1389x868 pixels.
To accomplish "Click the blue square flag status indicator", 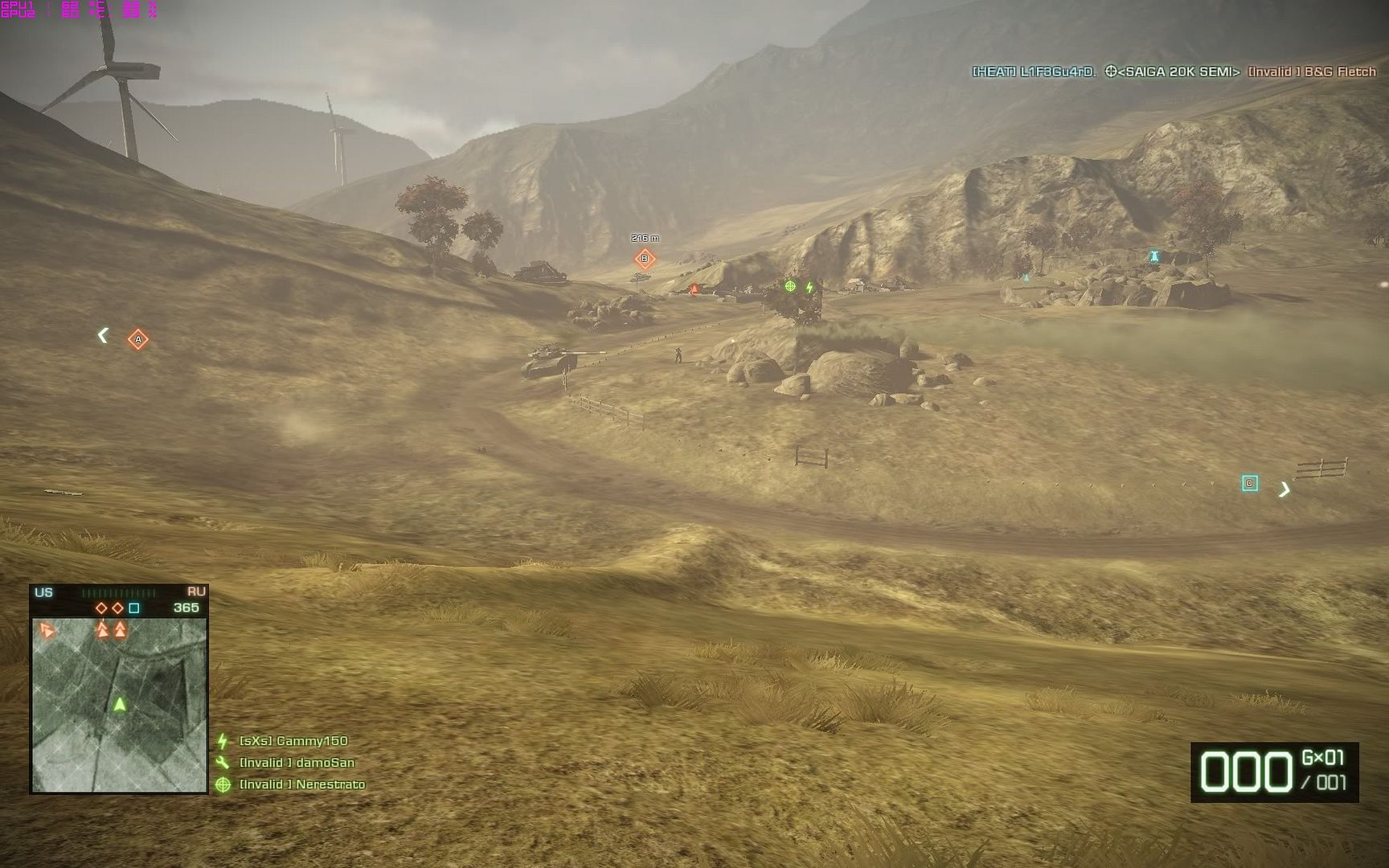I will [134, 608].
